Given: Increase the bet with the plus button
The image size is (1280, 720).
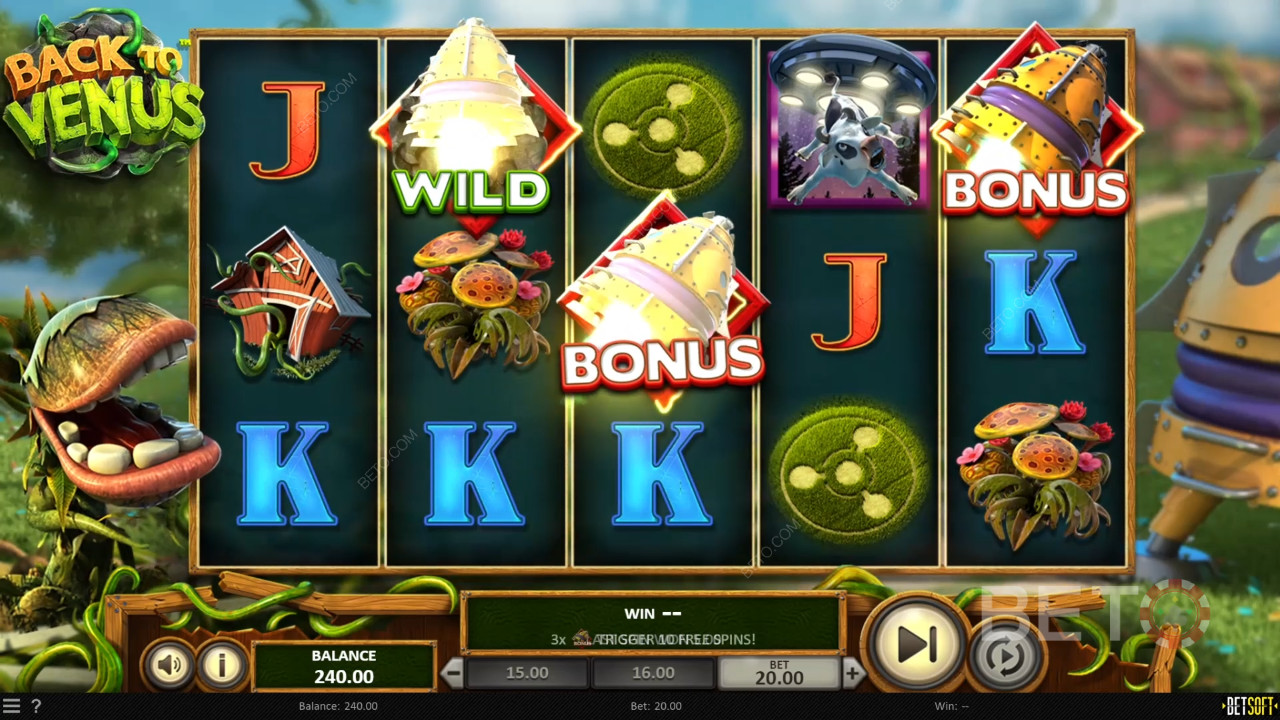Looking at the screenshot, I should pyautogui.click(x=852, y=673).
